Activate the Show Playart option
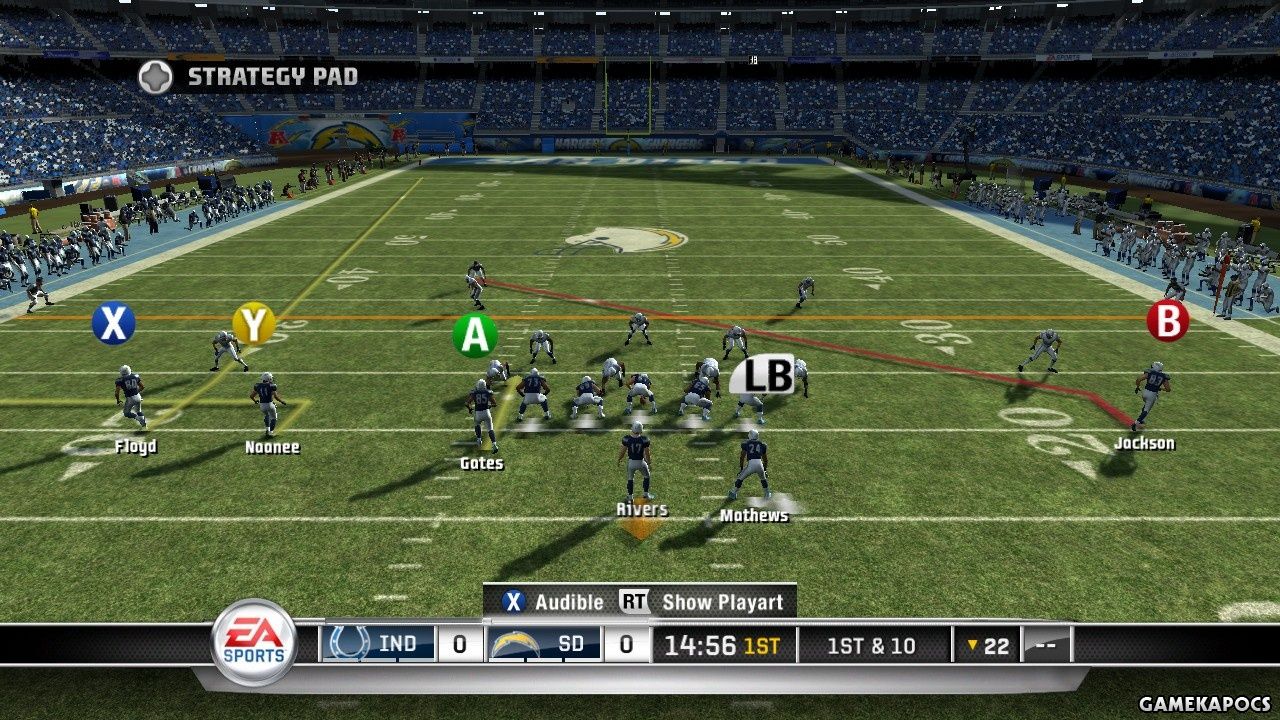Image resolution: width=1280 pixels, height=720 pixels. (707, 602)
